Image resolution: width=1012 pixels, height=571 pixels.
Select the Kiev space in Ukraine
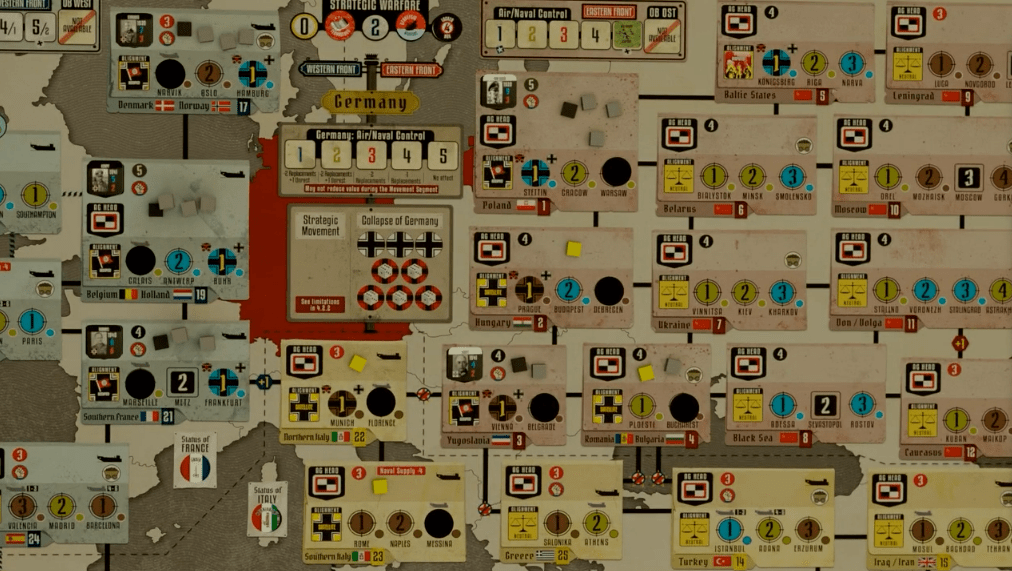tap(745, 292)
